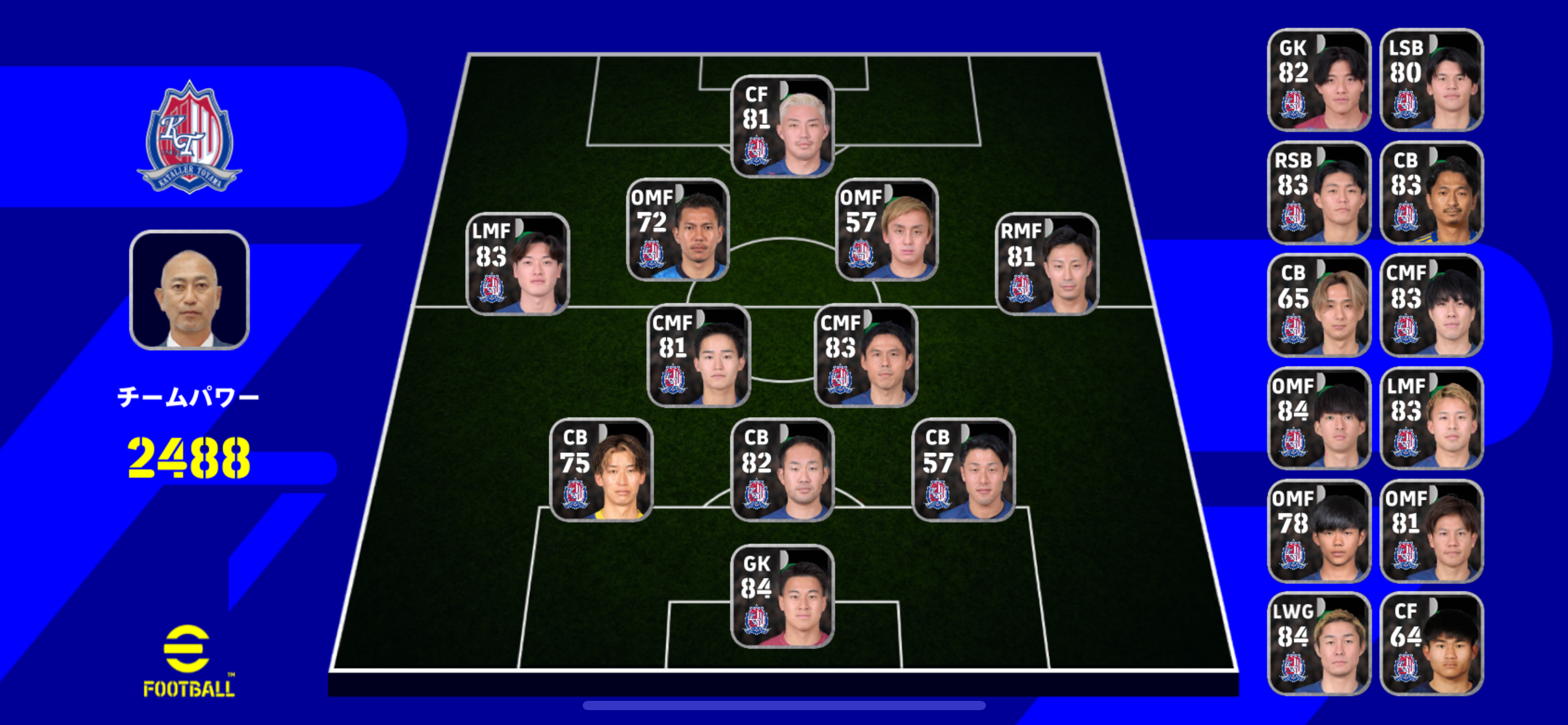Viewport: 1568px width, 725px height.
Task: Pick the OMF 57 player card
Action: click(x=887, y=229)
